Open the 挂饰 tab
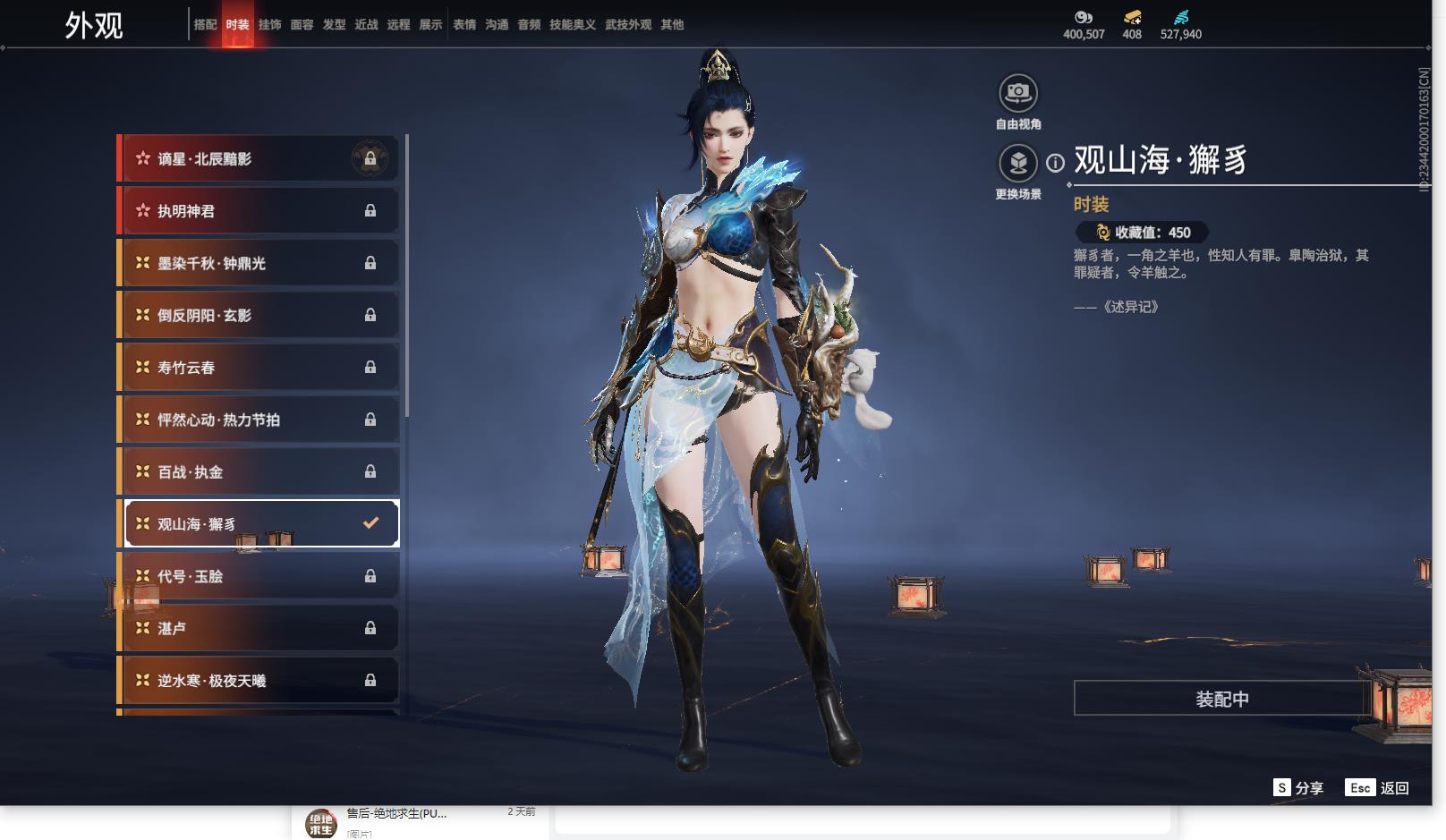The image size is (1446, 840). click(269, 25)
